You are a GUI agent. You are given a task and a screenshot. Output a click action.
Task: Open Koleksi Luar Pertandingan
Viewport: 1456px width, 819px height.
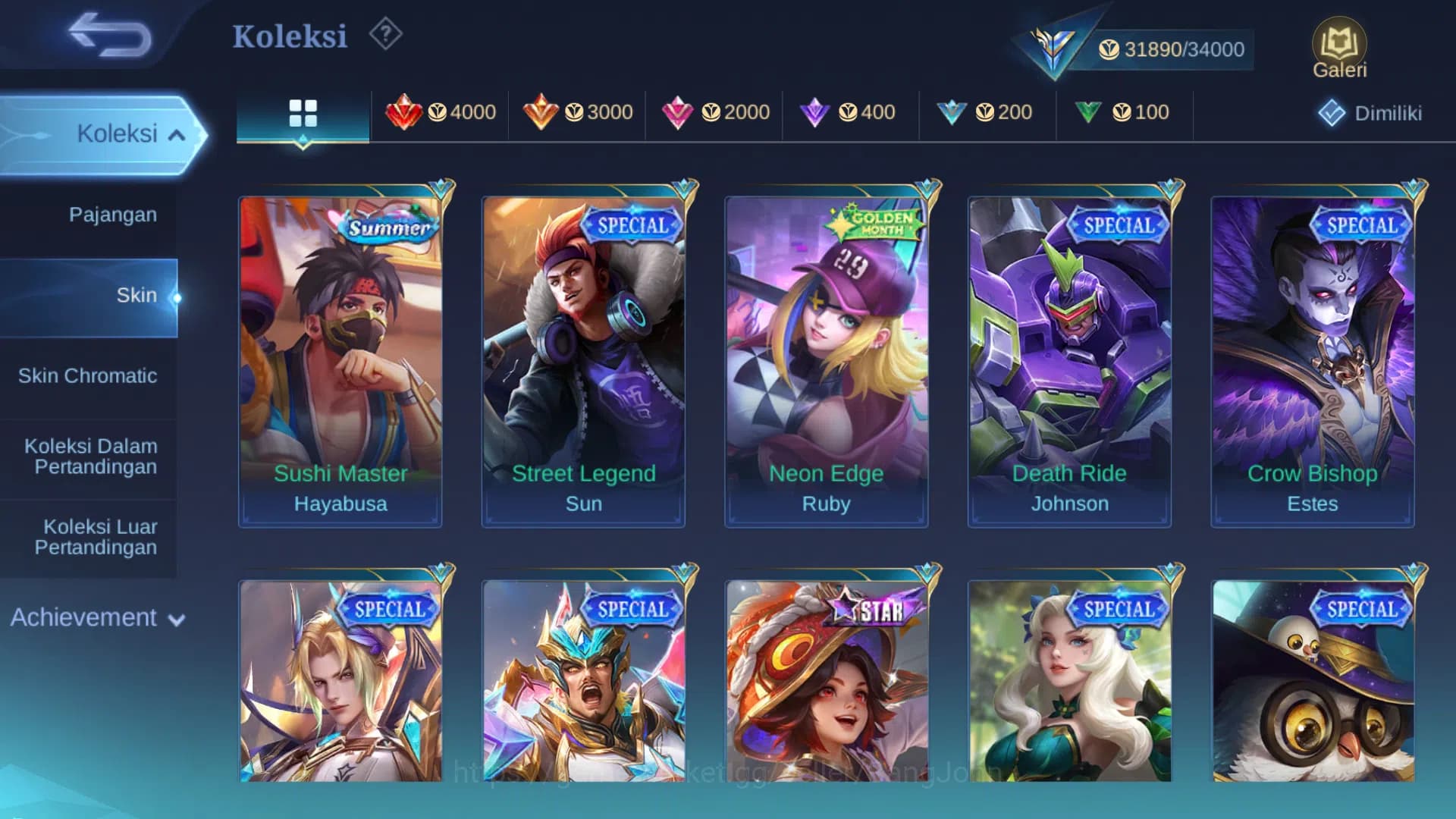(x=91, y=536)
